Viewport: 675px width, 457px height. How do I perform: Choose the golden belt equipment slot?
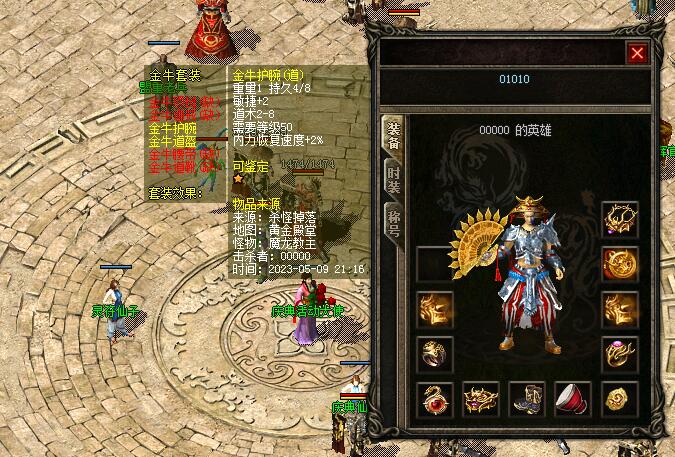click(x=481, y=399)
